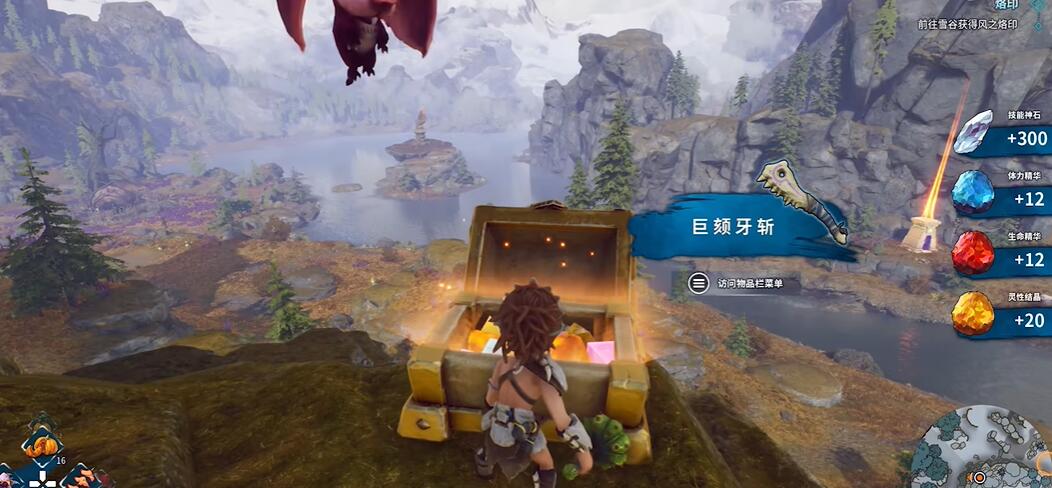Click the 访问物品栏菜单 inventory prompt
The height and width of the screenshot is (488, 1052).
point(744,284)
